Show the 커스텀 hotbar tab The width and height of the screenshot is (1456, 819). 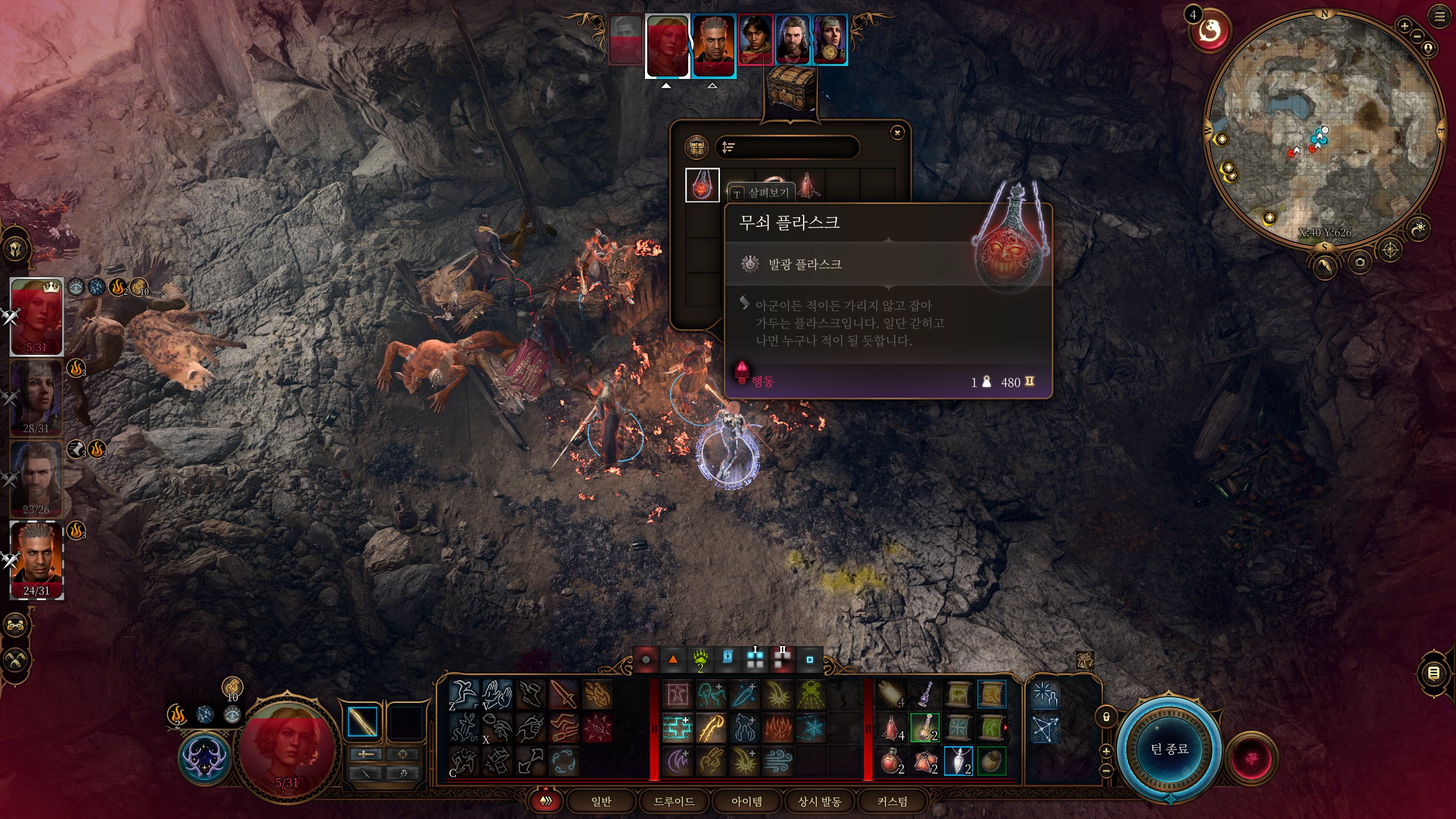click(892, 801)
